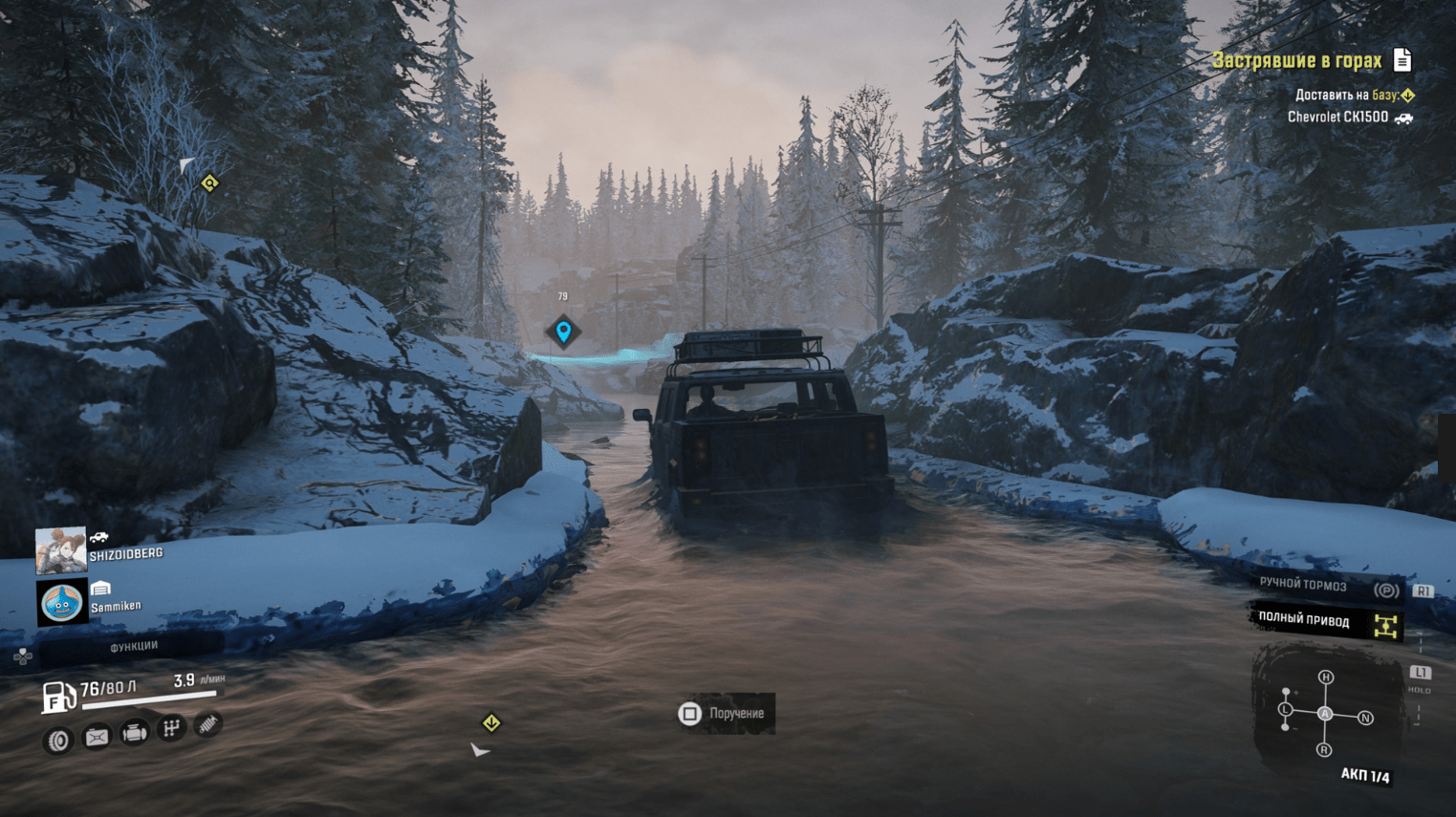Select the L gear on the shifter
This screenshot has height=817, width=1456.
click(1286, 710)
